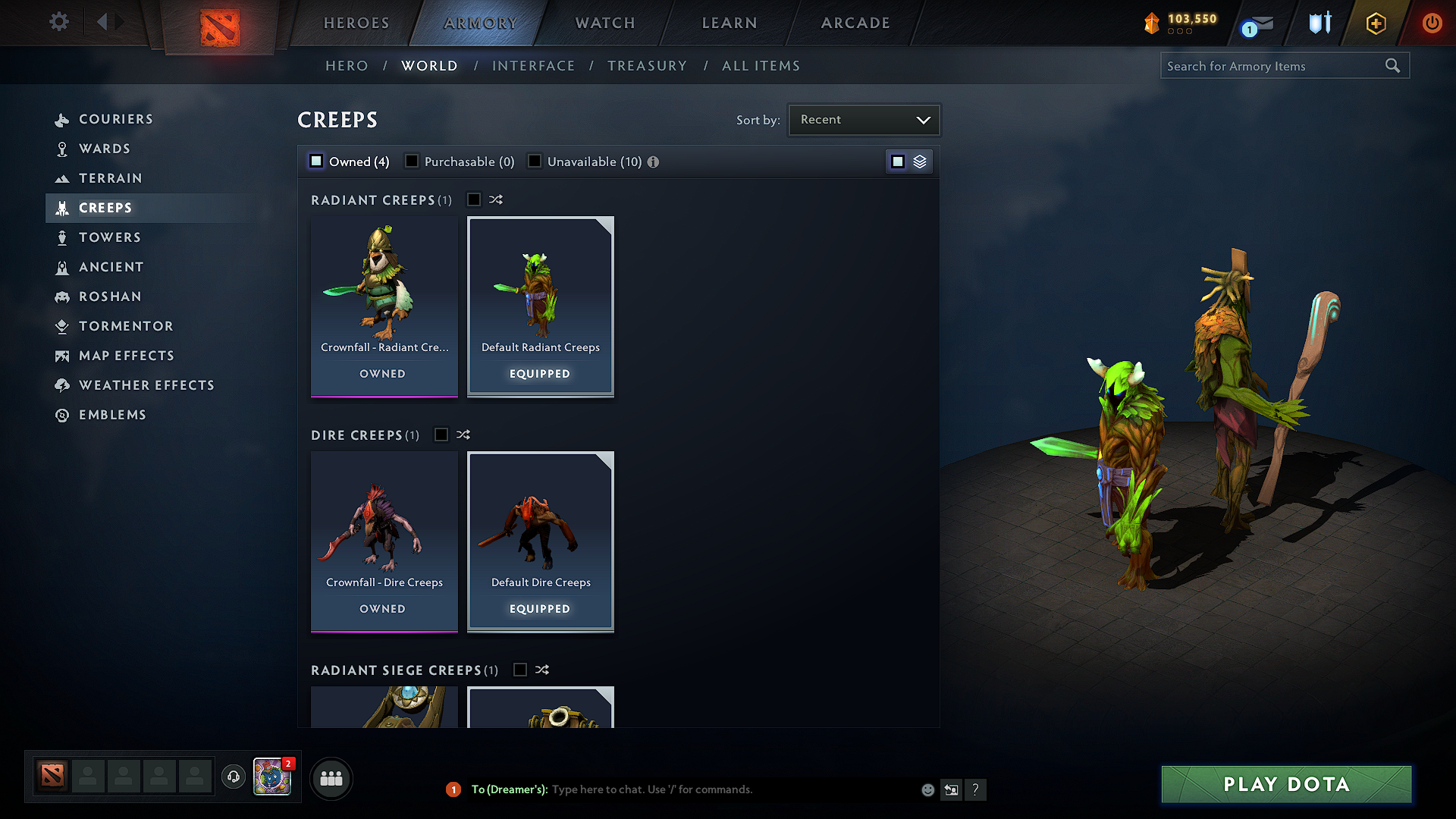This screenshot has height=819, width=1456.
Task: Click the info icon beside Unavailable filter
Action: click(x=654, y=162)
